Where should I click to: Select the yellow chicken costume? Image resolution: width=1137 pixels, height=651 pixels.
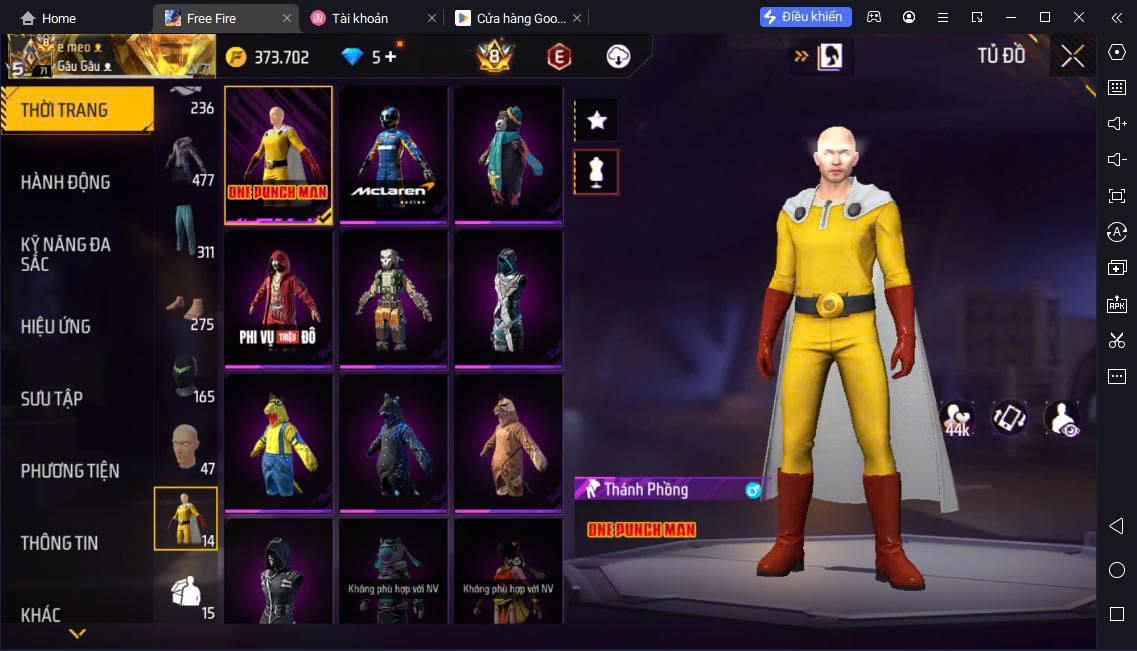[x=278, y=442]
